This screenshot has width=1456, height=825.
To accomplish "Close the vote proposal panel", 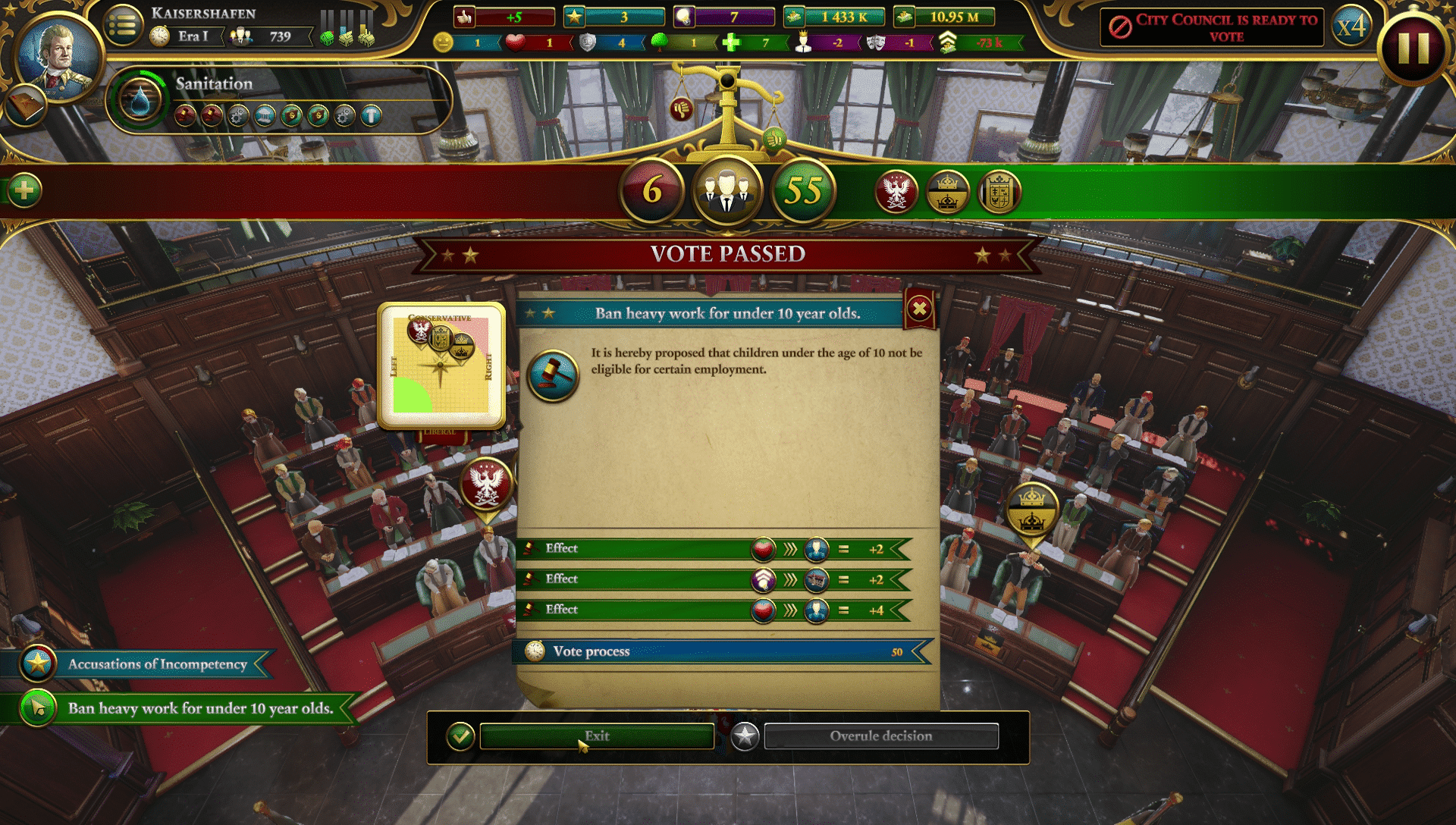I will coord(919,309).
